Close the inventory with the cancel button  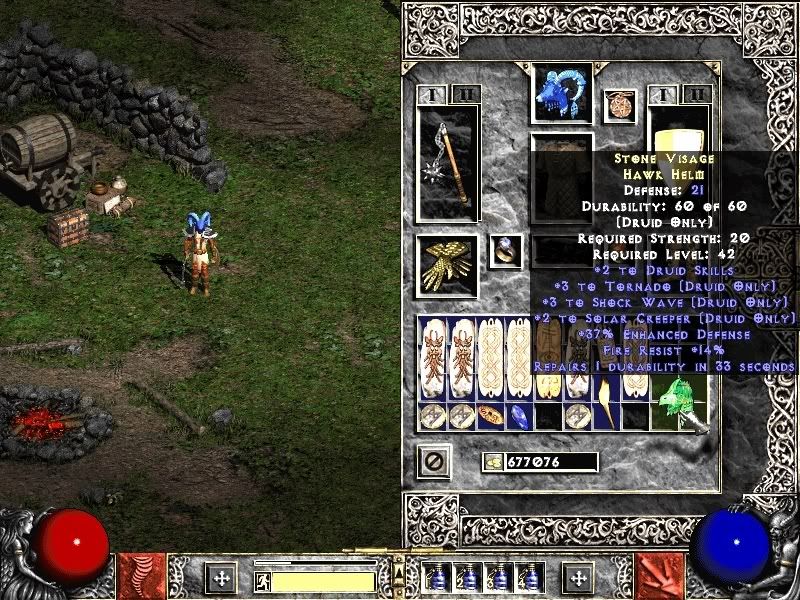433,462
